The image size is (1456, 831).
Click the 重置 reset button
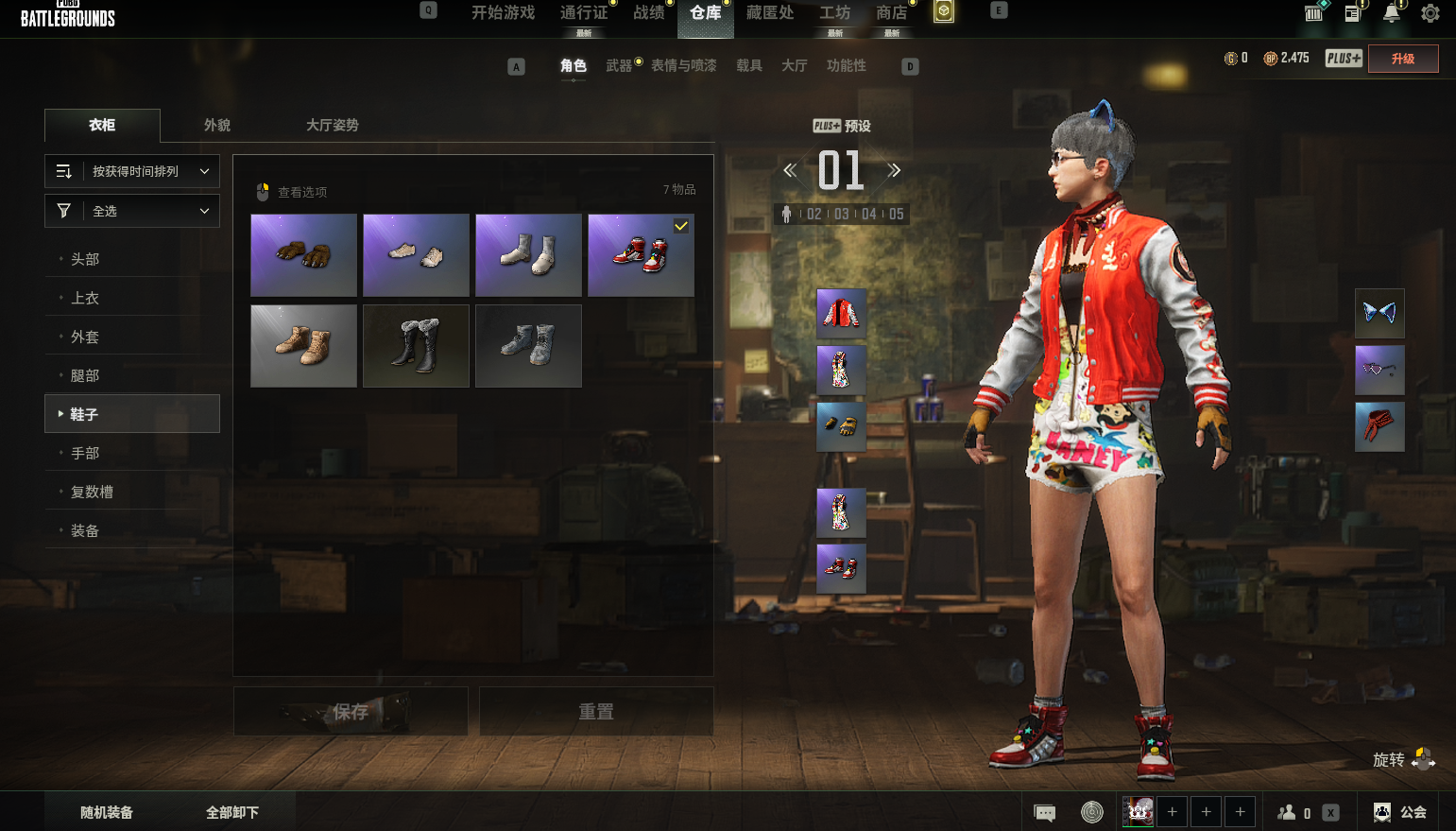(596, 712)
